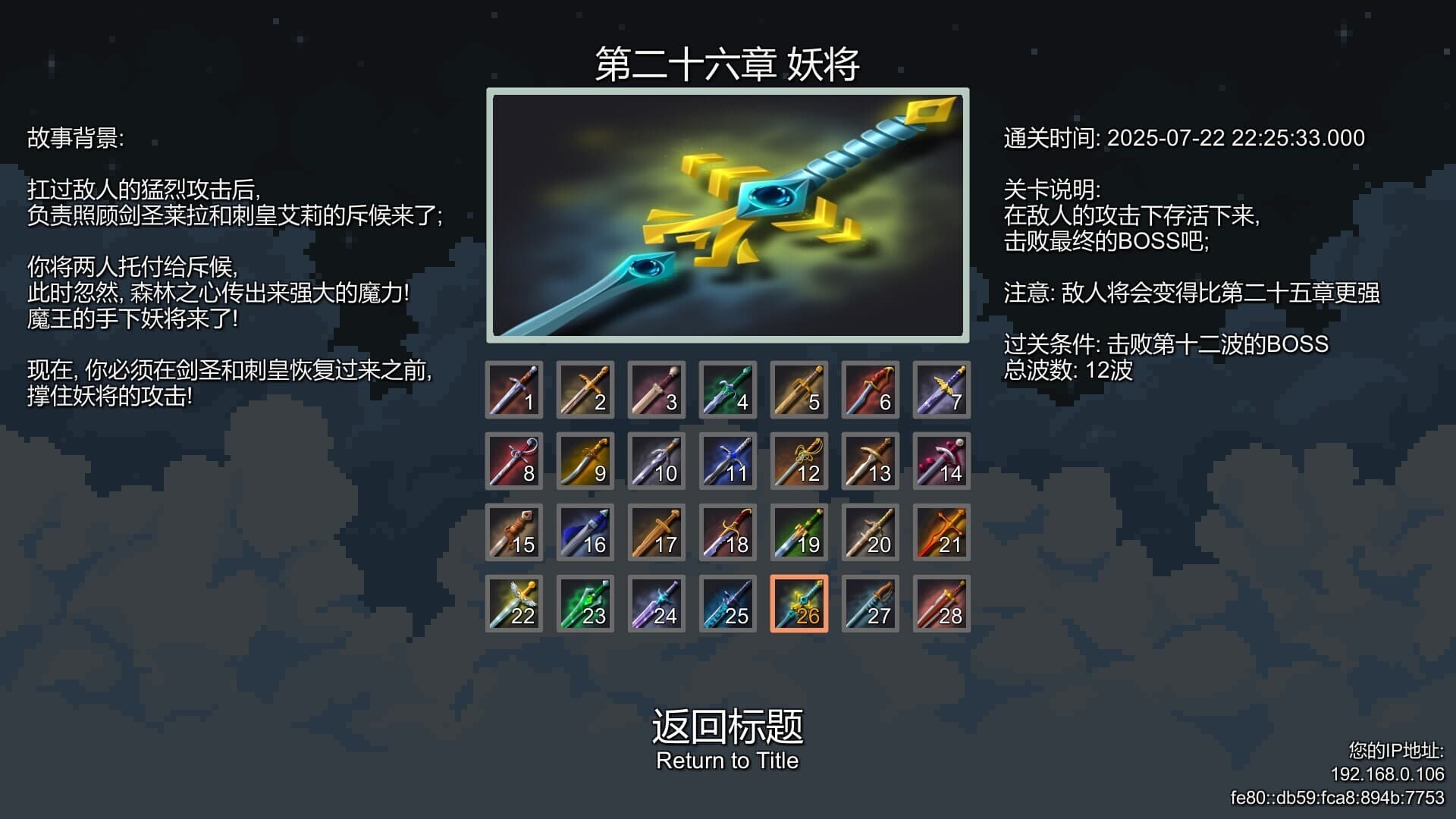Screen dimensions: 1456x819
Task: Open chapter 11 blue gem sword icon
Action: (x=728, y=461)
